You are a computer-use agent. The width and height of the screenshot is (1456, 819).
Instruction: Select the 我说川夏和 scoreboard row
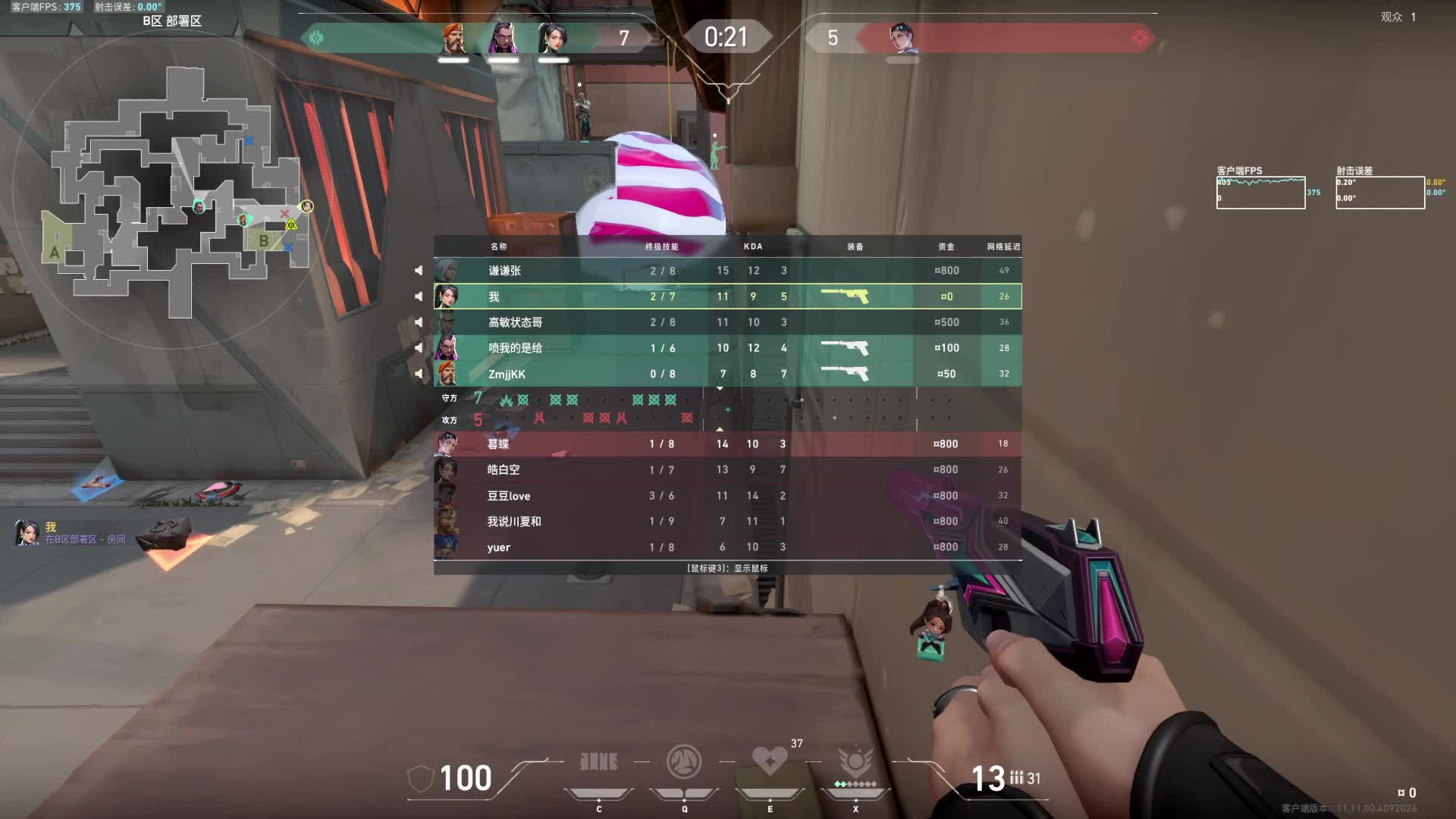click(727, 521)
